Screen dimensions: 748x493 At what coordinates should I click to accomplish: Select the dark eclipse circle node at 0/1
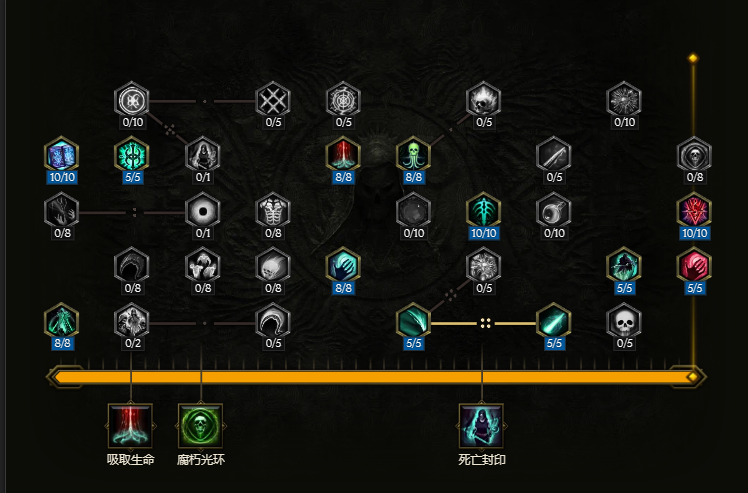(x=201, y=210)
